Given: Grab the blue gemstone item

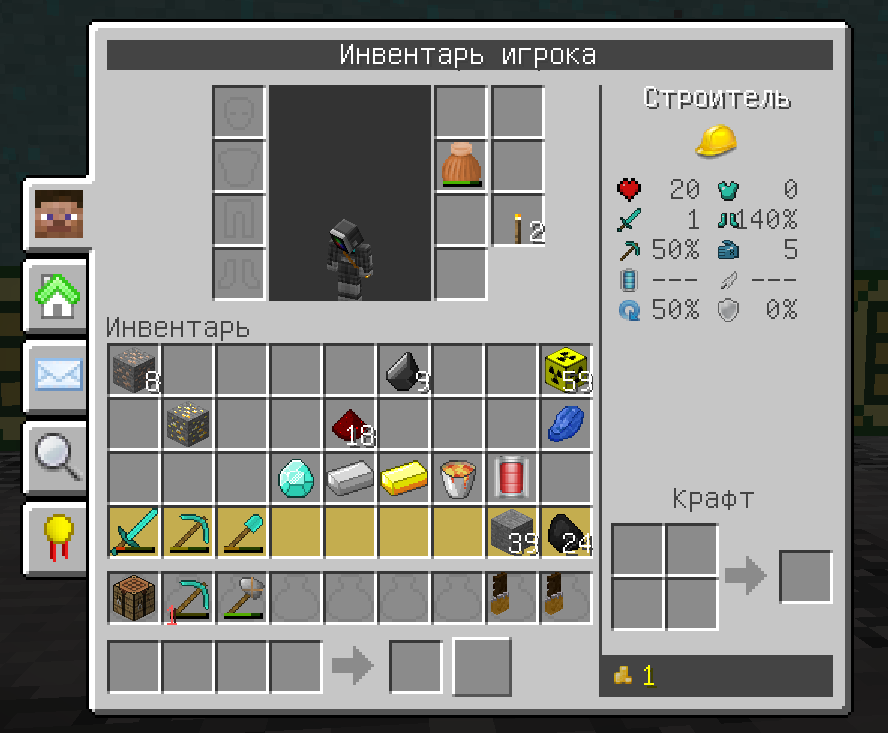Looking at the screenshot, I should click(566, 424).
